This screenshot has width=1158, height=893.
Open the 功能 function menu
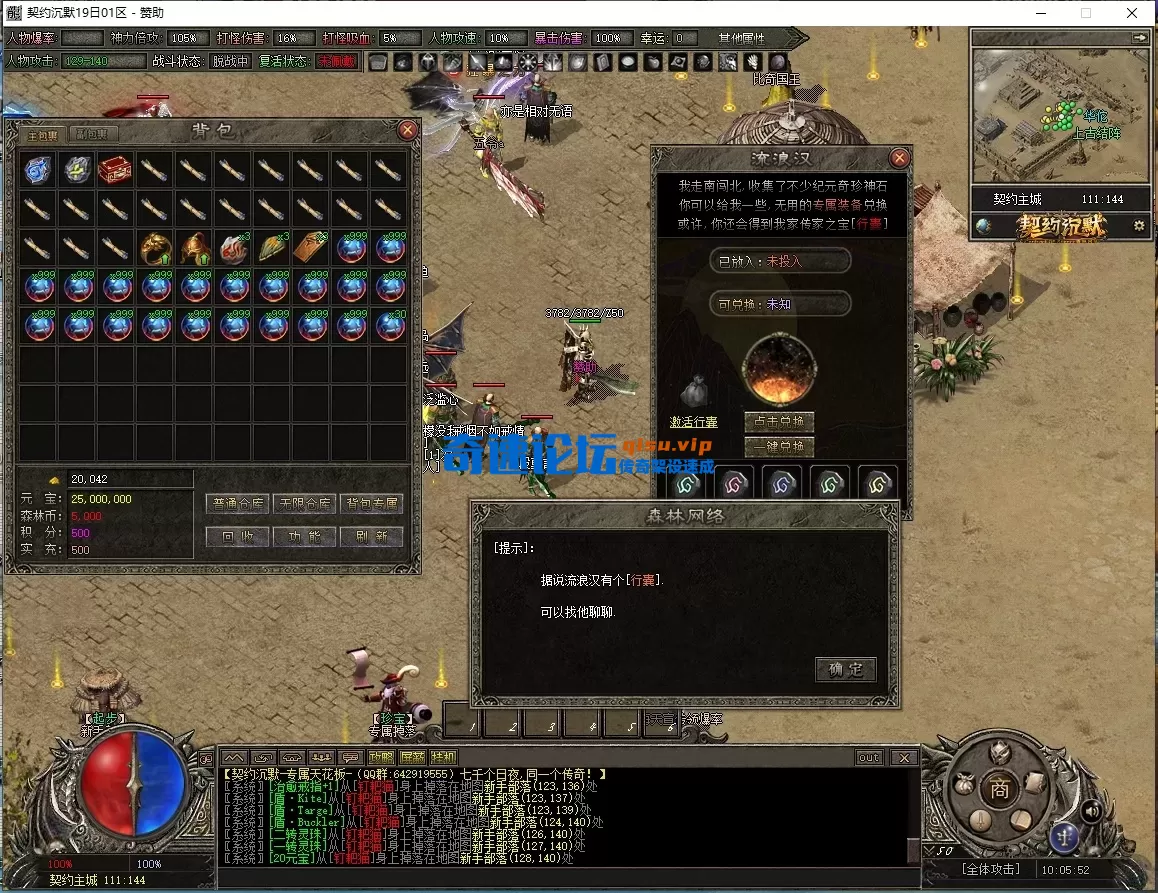coord(304,536)
